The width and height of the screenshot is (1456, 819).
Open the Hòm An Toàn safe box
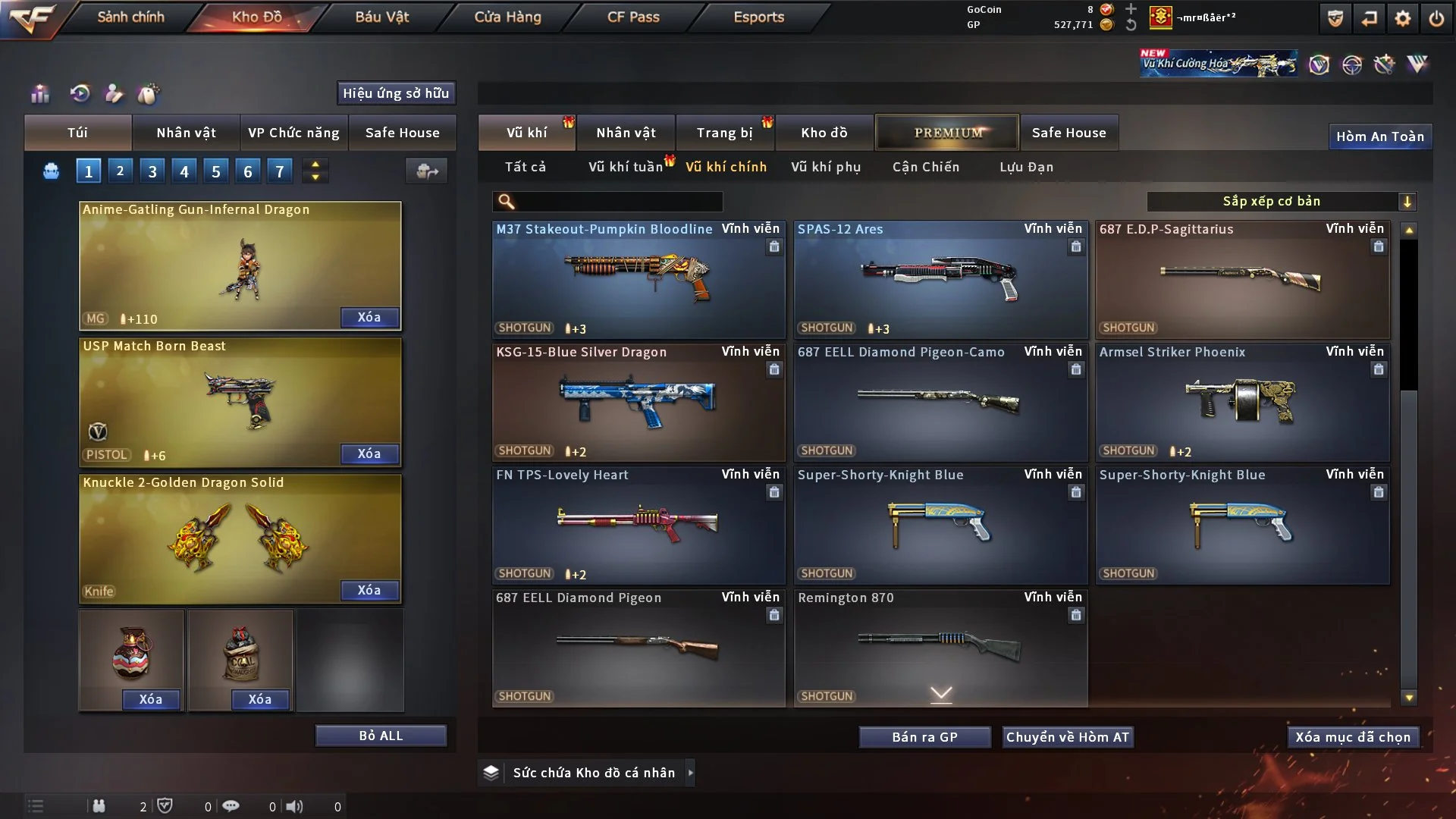pos(1379,136)
